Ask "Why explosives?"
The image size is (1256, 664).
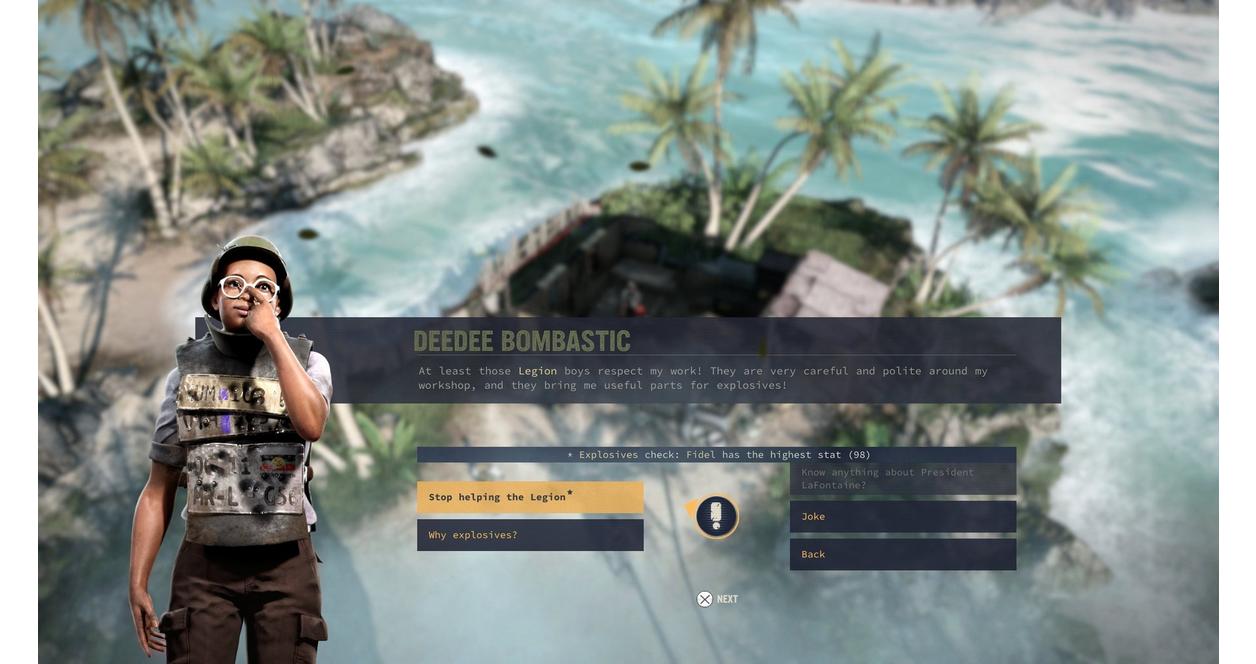pos(529,535)
